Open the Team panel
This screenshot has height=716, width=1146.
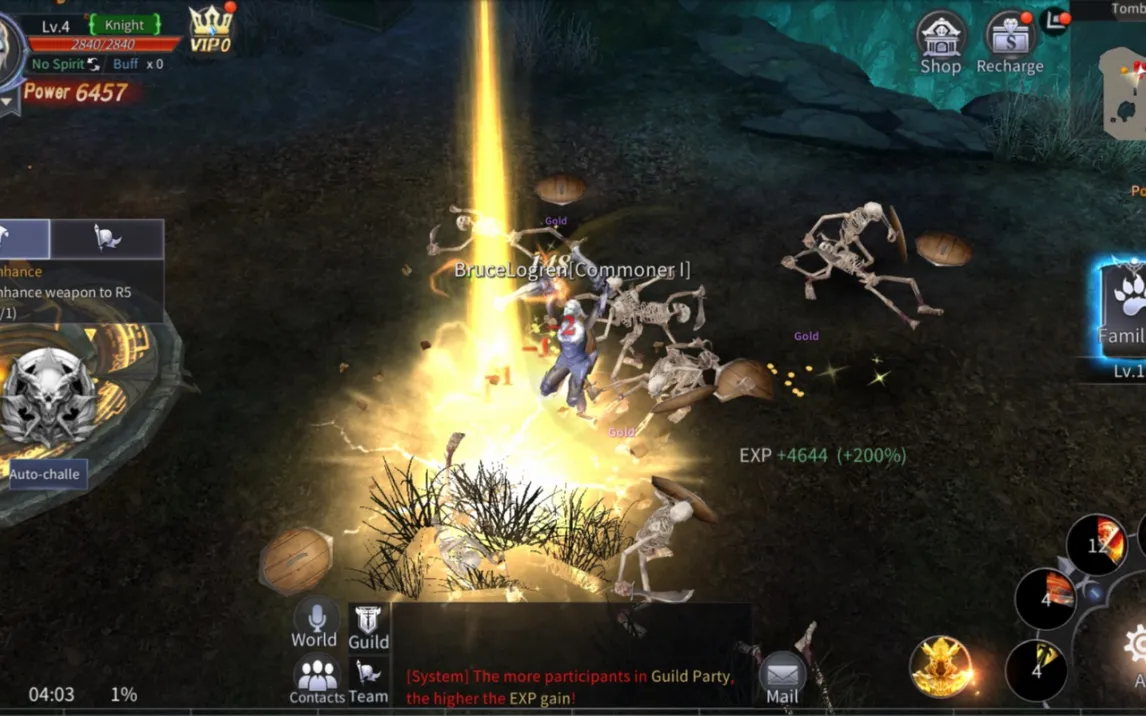[x=368, y=681]
